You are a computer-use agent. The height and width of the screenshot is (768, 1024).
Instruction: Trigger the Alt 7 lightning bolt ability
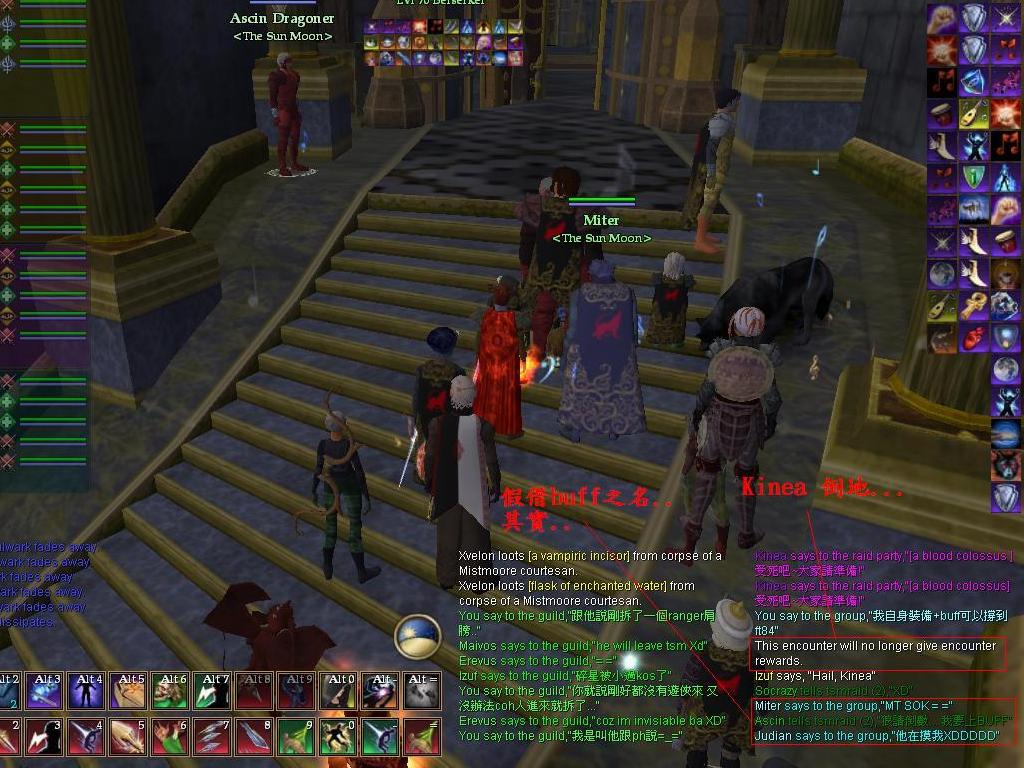click(211, 691)
